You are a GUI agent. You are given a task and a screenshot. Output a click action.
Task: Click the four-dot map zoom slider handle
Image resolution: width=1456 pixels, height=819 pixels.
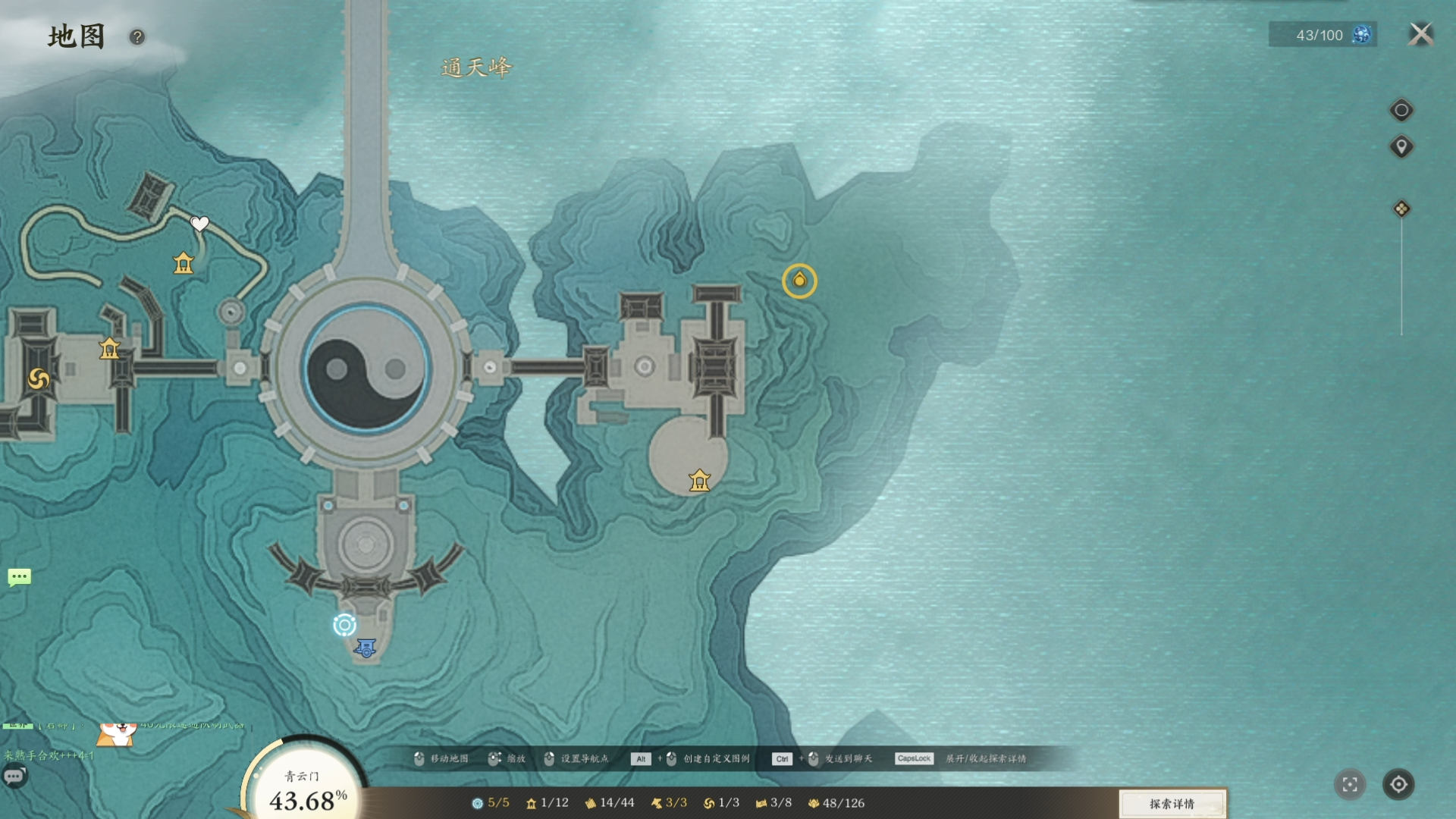tap(1401, 209)
